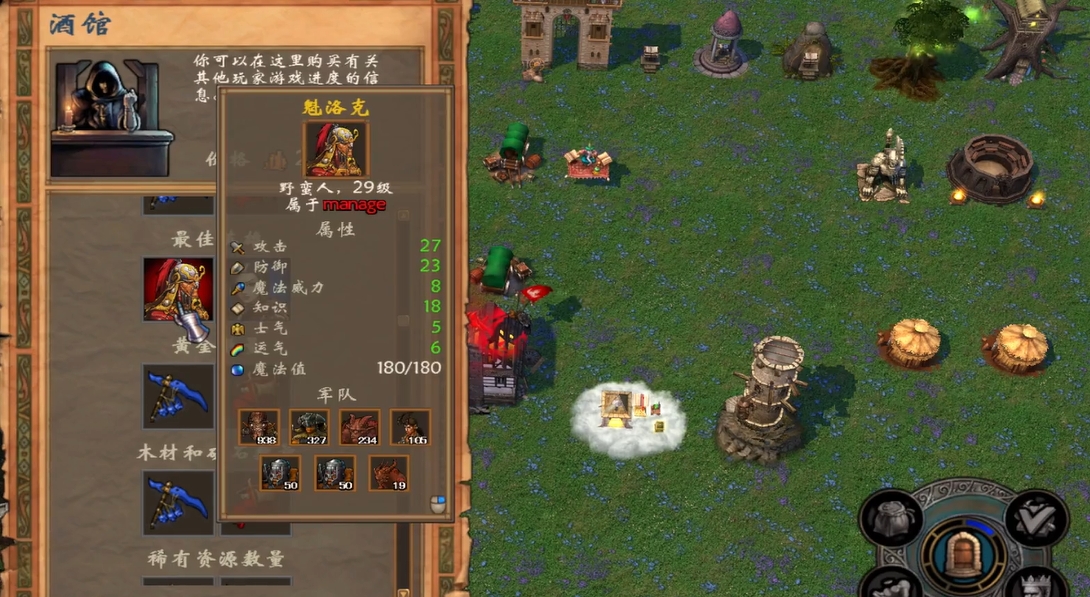The height and width of the screenshot is (597, 1090).
Task: Click the blue bow icon under 木材和矿石
Action: (x=177, y=502)
